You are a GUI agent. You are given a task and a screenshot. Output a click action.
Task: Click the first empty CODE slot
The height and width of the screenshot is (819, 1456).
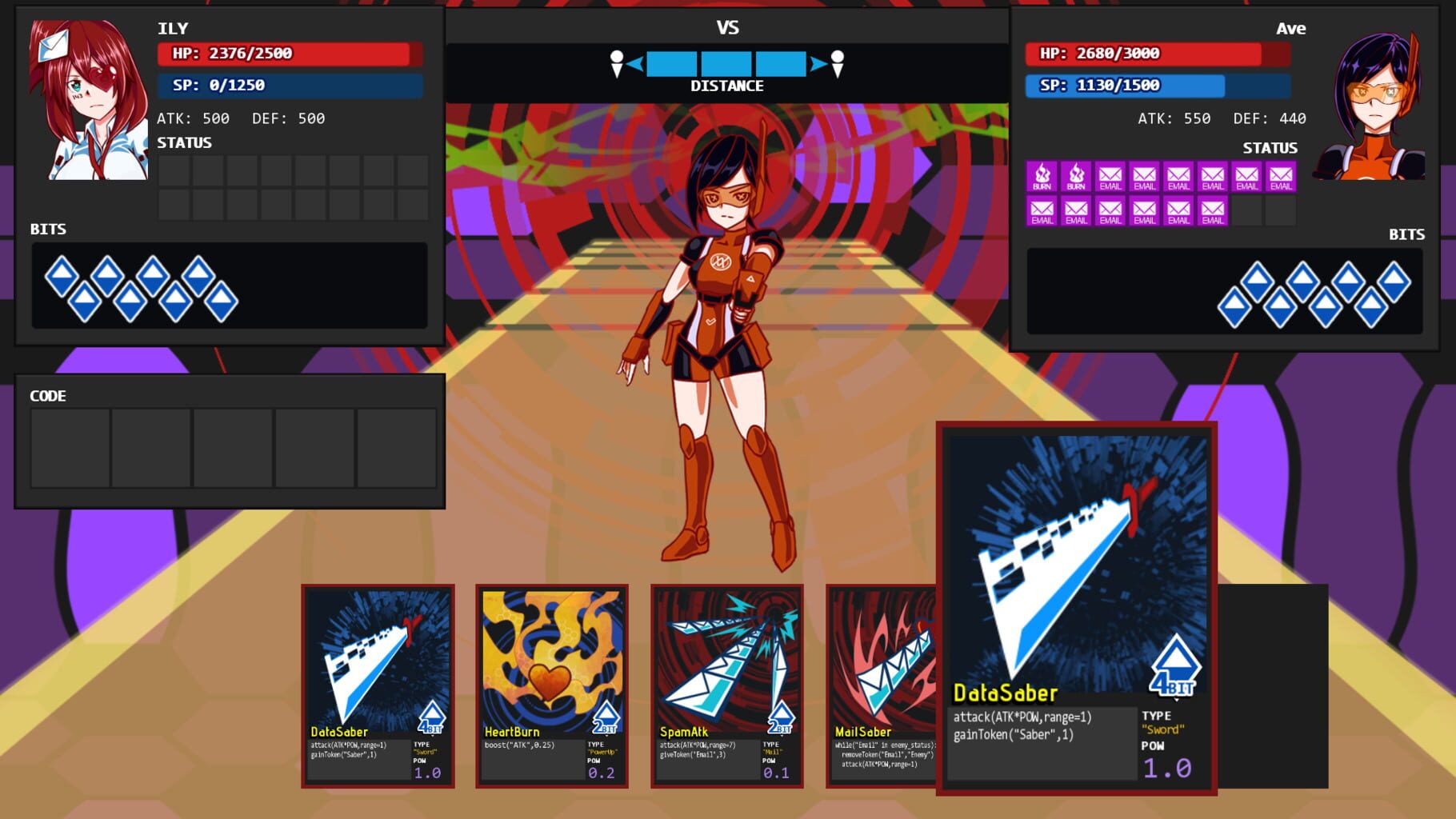point(70,448)
